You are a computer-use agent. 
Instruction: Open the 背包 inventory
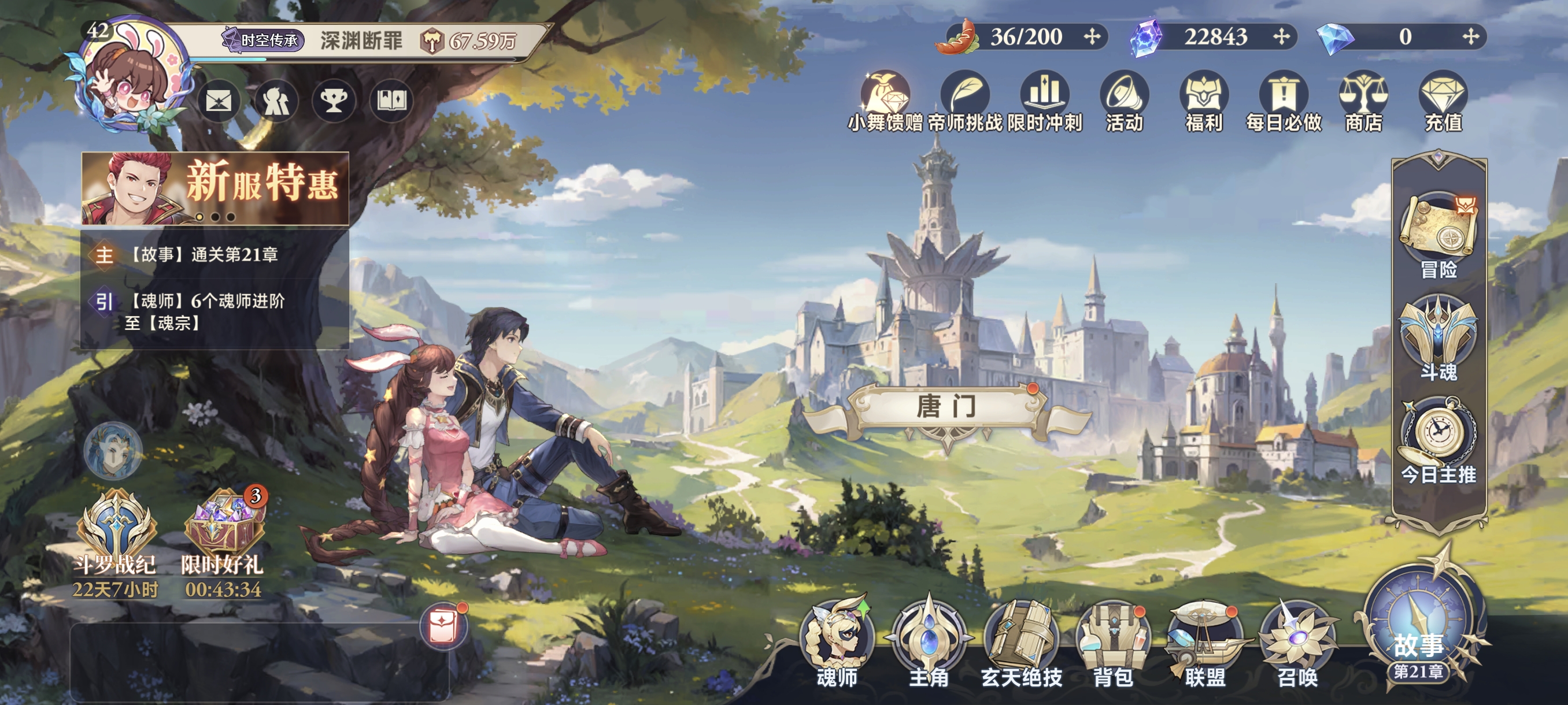click(x=1114, y=644)
